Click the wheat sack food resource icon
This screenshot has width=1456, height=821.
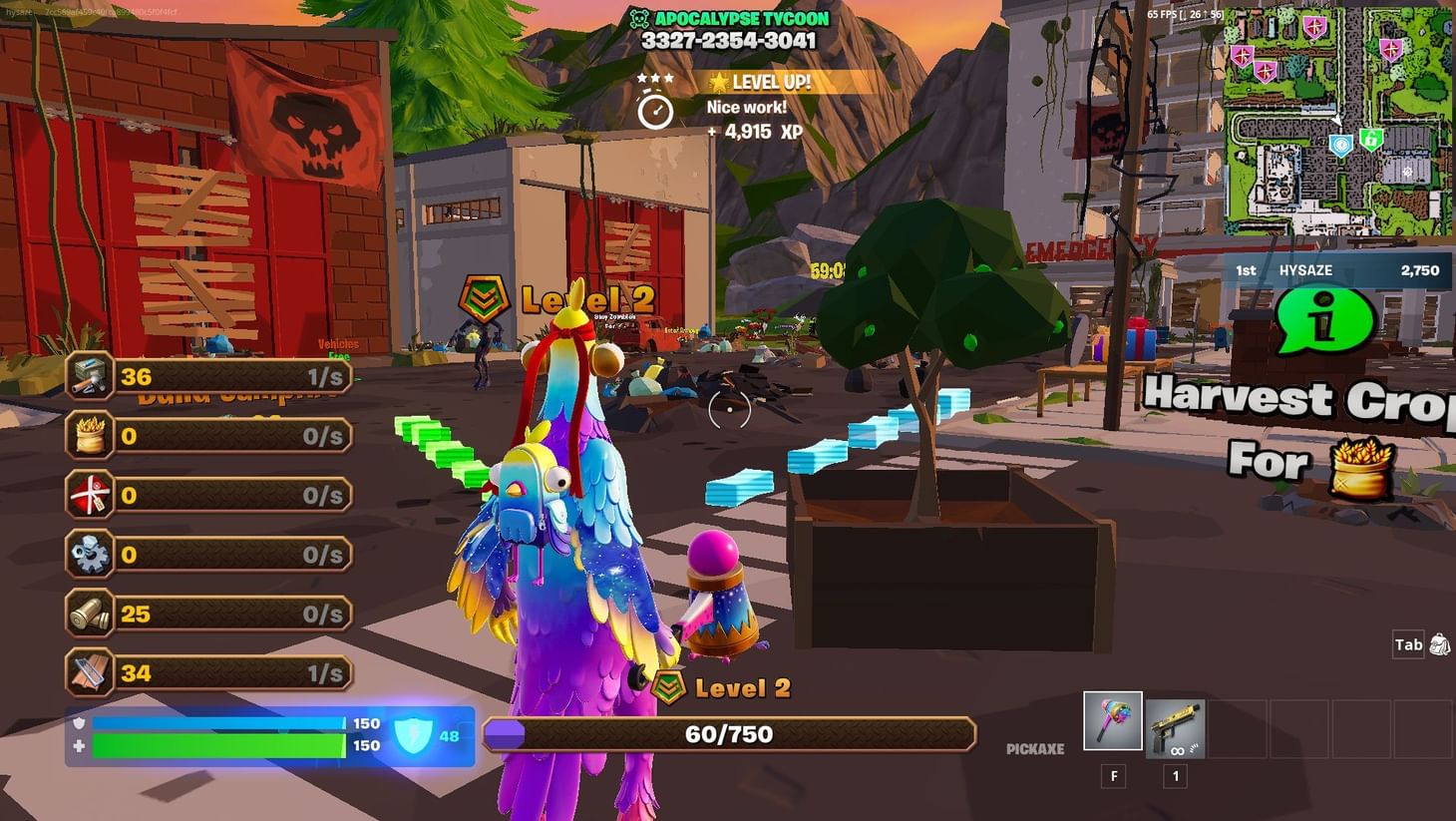point(89,435)
